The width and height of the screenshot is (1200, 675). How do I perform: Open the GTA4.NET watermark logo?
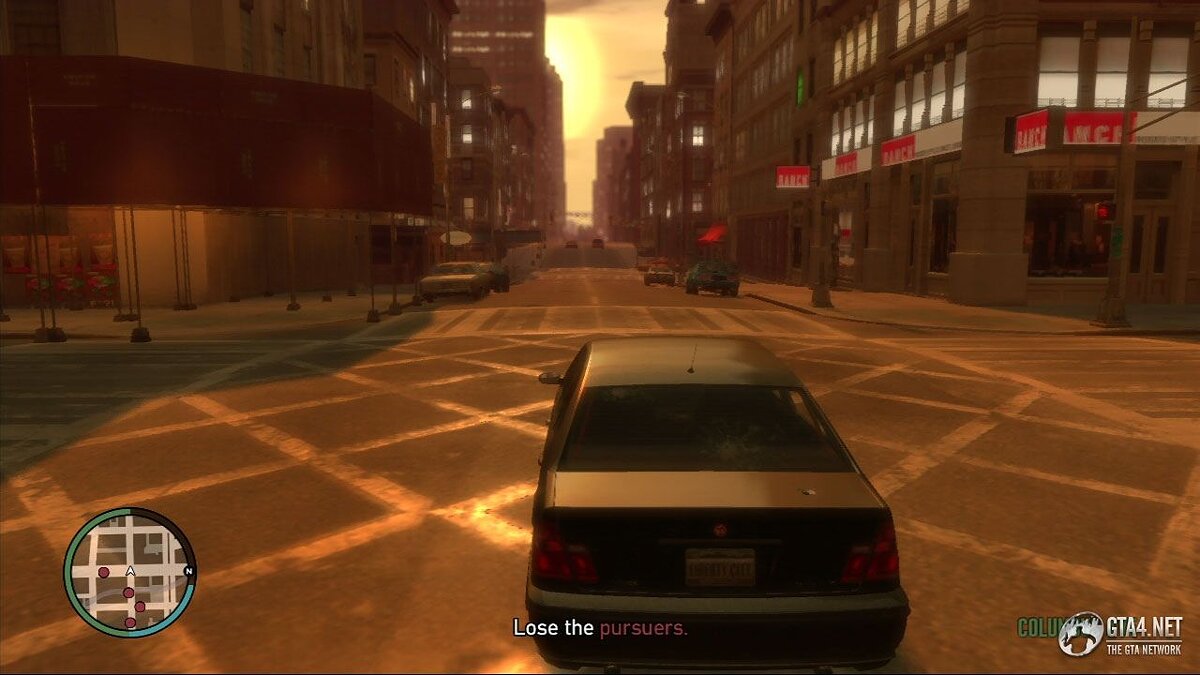[x=1121, y=635]
